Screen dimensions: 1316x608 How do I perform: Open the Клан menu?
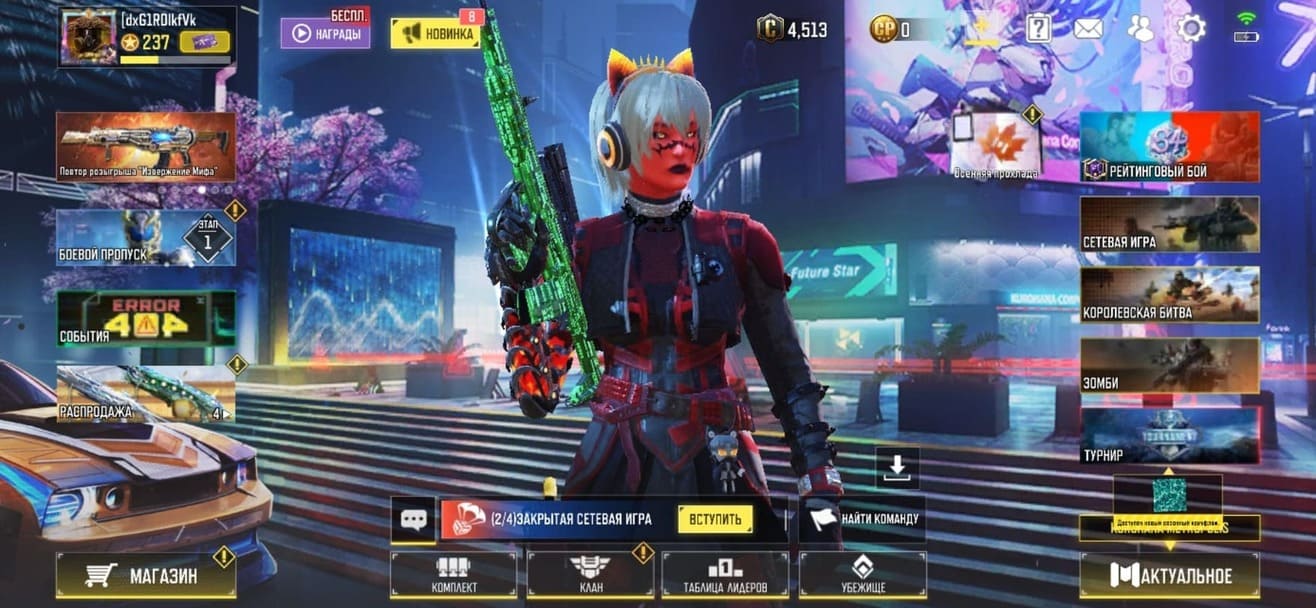(x=591, y=575)
